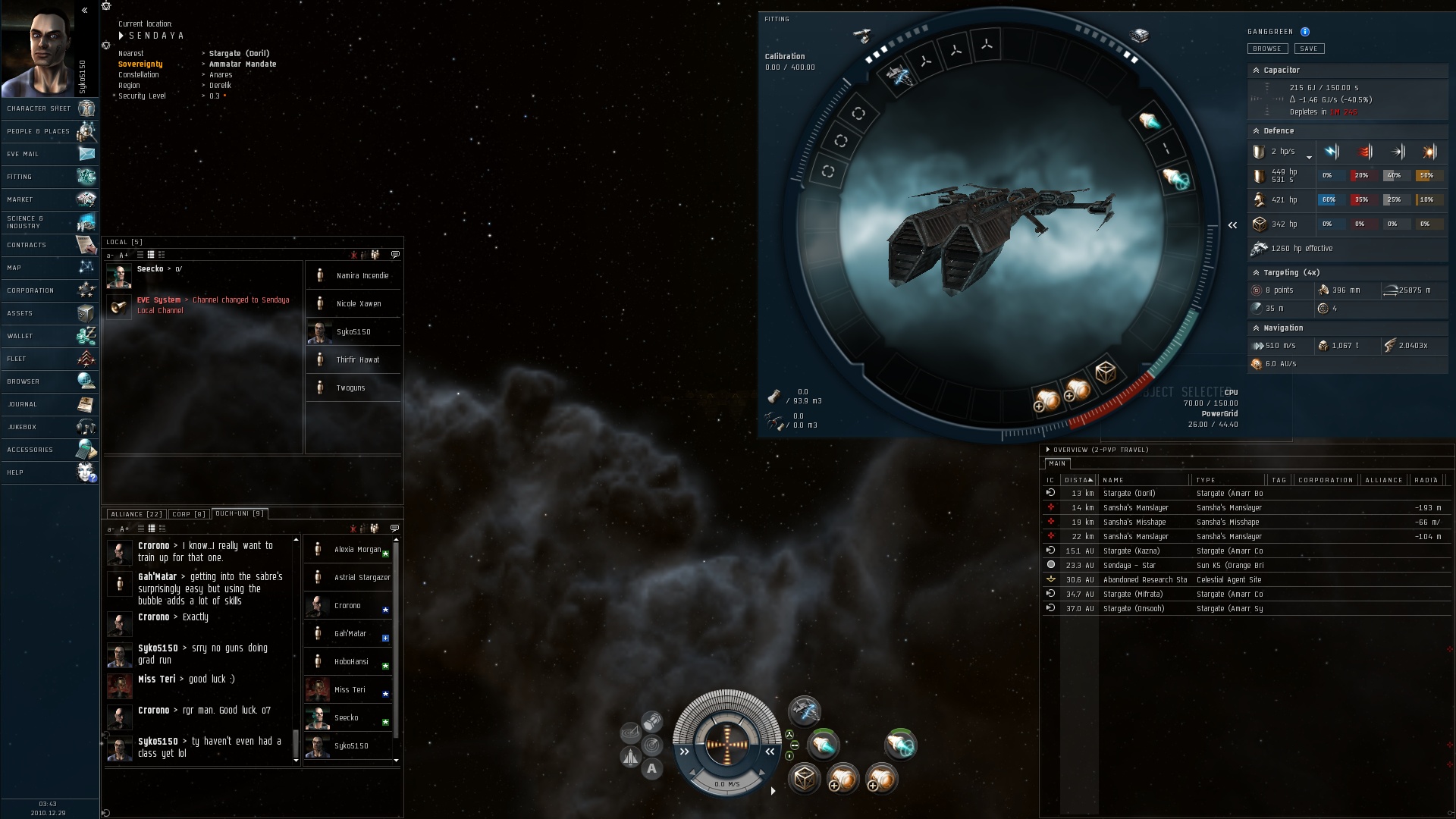This screenshot has width=1456, height=819.
Task: Select Sansha's Misshape in the overview
Action: point(1134,522)
